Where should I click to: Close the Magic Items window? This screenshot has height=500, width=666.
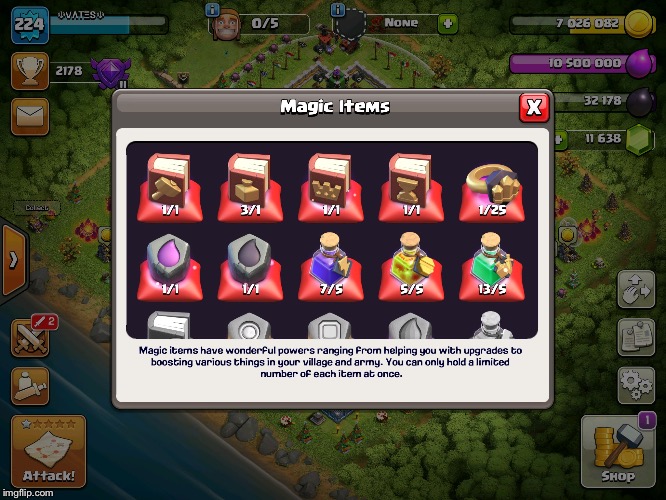[534, 107]
